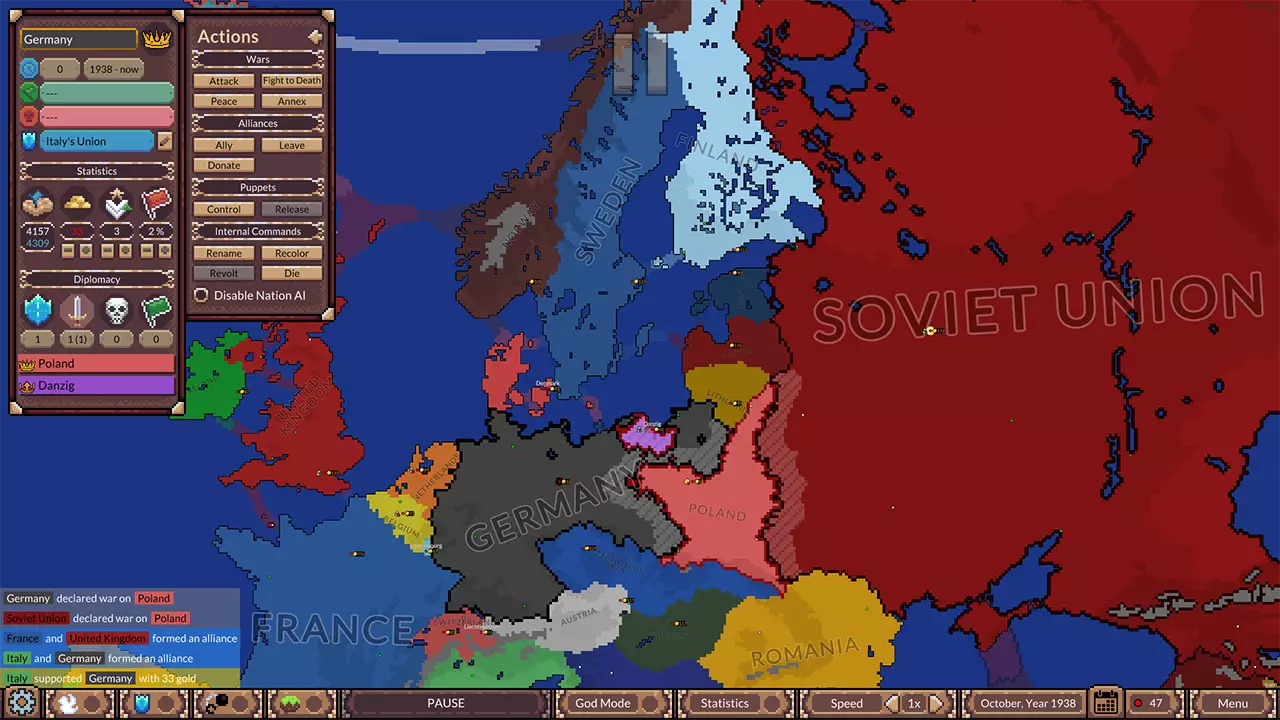Collapse the Actions panel with its arrow
Viewport: 1280px width, 720px height.
coord(315,36)
